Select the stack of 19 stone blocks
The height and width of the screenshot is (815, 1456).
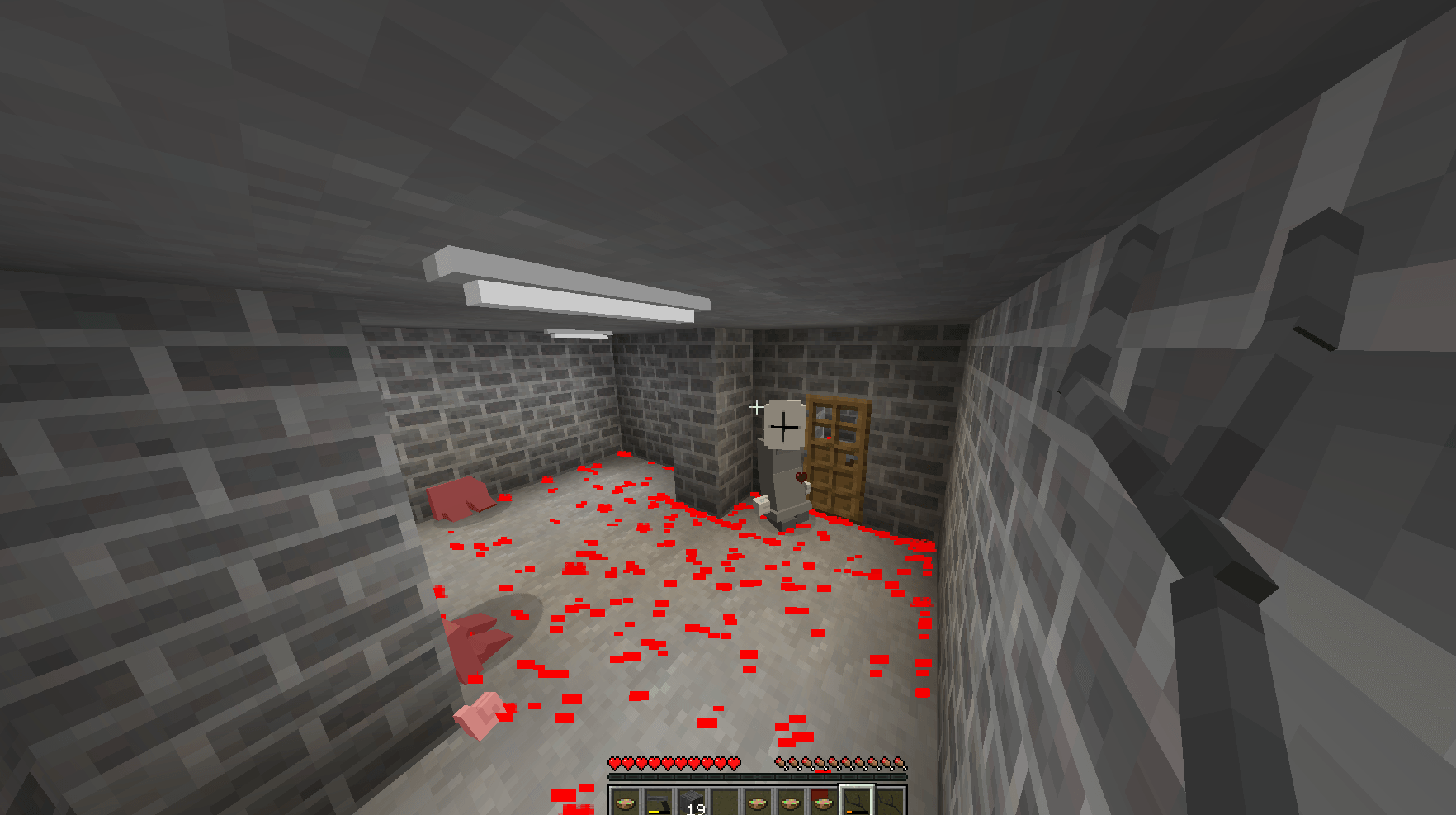tap(693, 801)
